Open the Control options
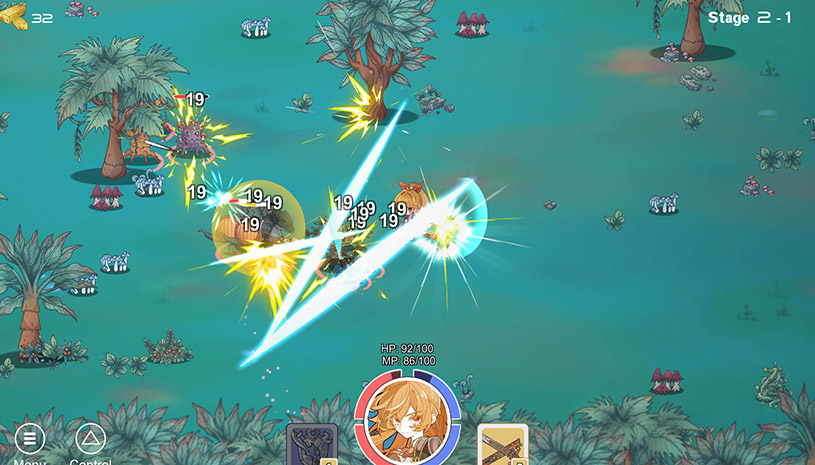 click(x=90, y=439)
